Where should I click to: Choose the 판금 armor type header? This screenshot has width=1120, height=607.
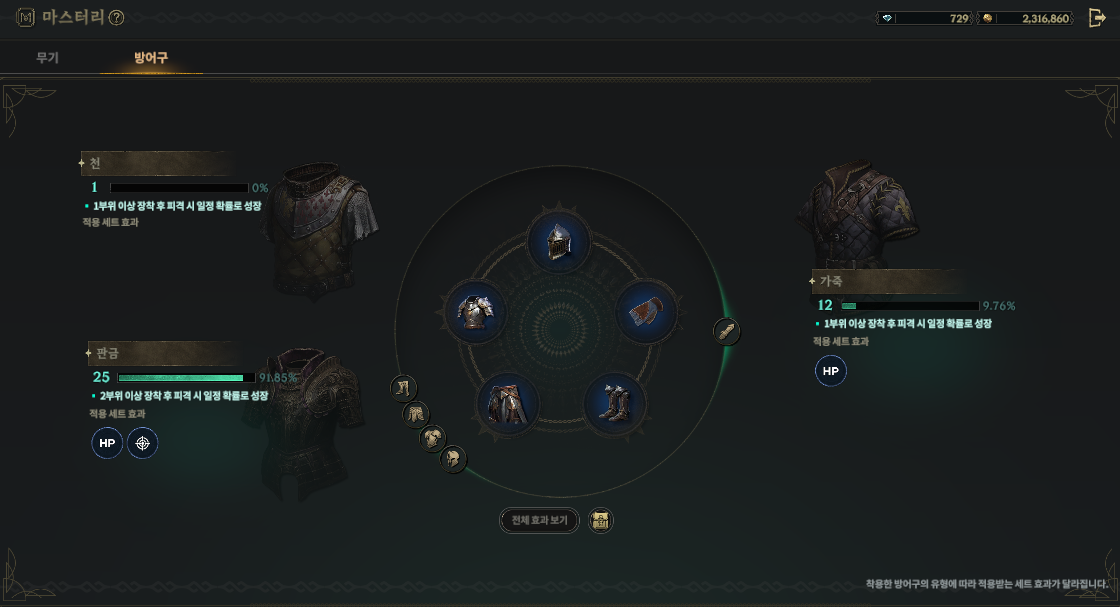pyautogui.click(x=160, y=353)
